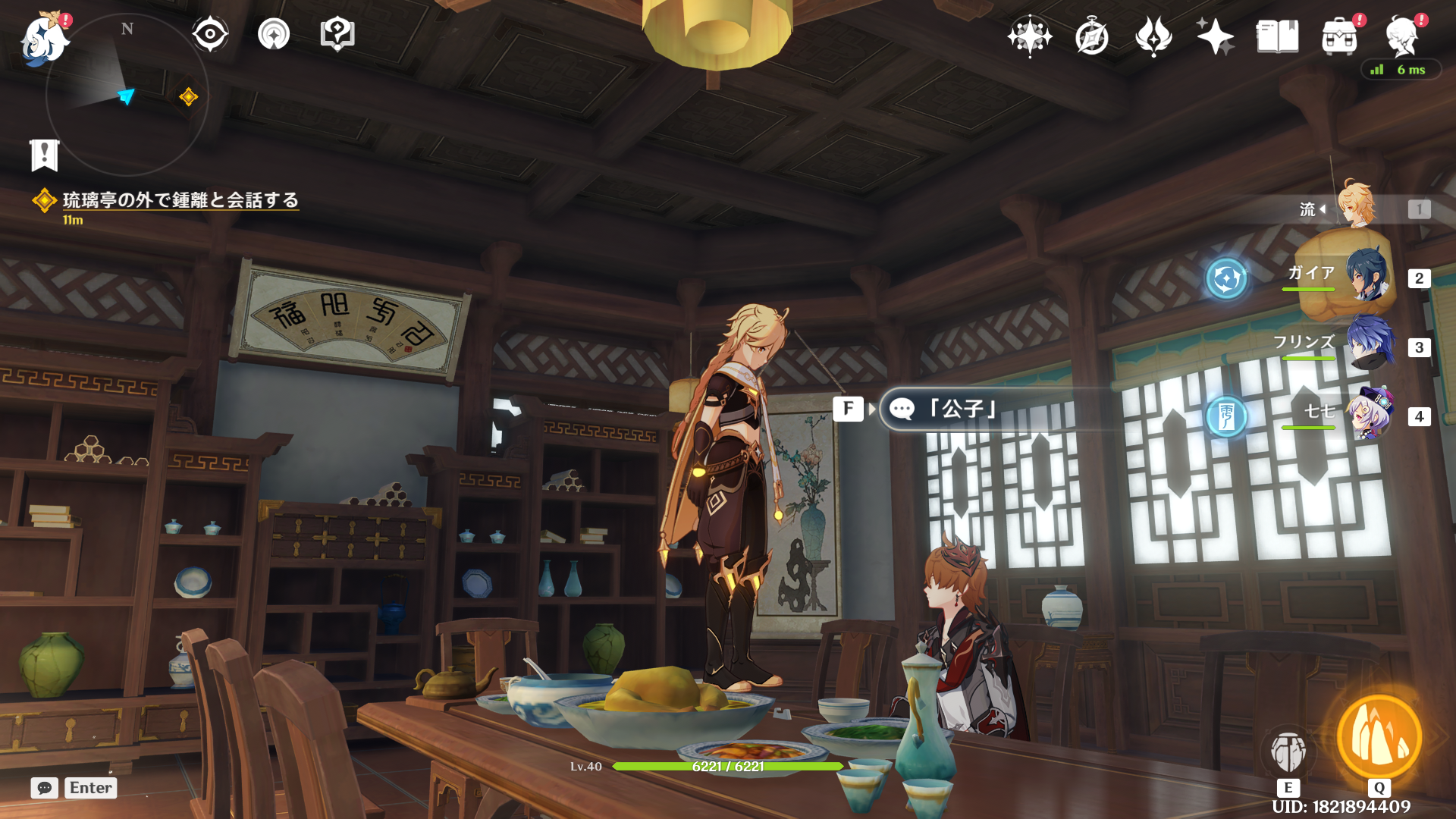Open the adventurer handbook compass icon

(1091, 36)
